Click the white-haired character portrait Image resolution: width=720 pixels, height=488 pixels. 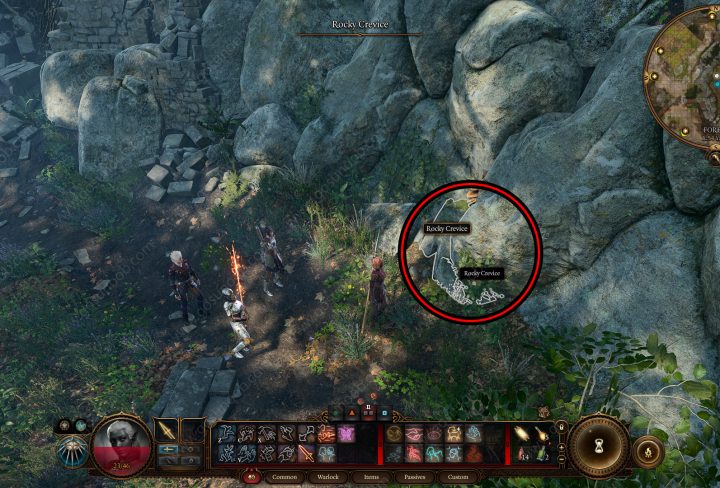(121, 447)
